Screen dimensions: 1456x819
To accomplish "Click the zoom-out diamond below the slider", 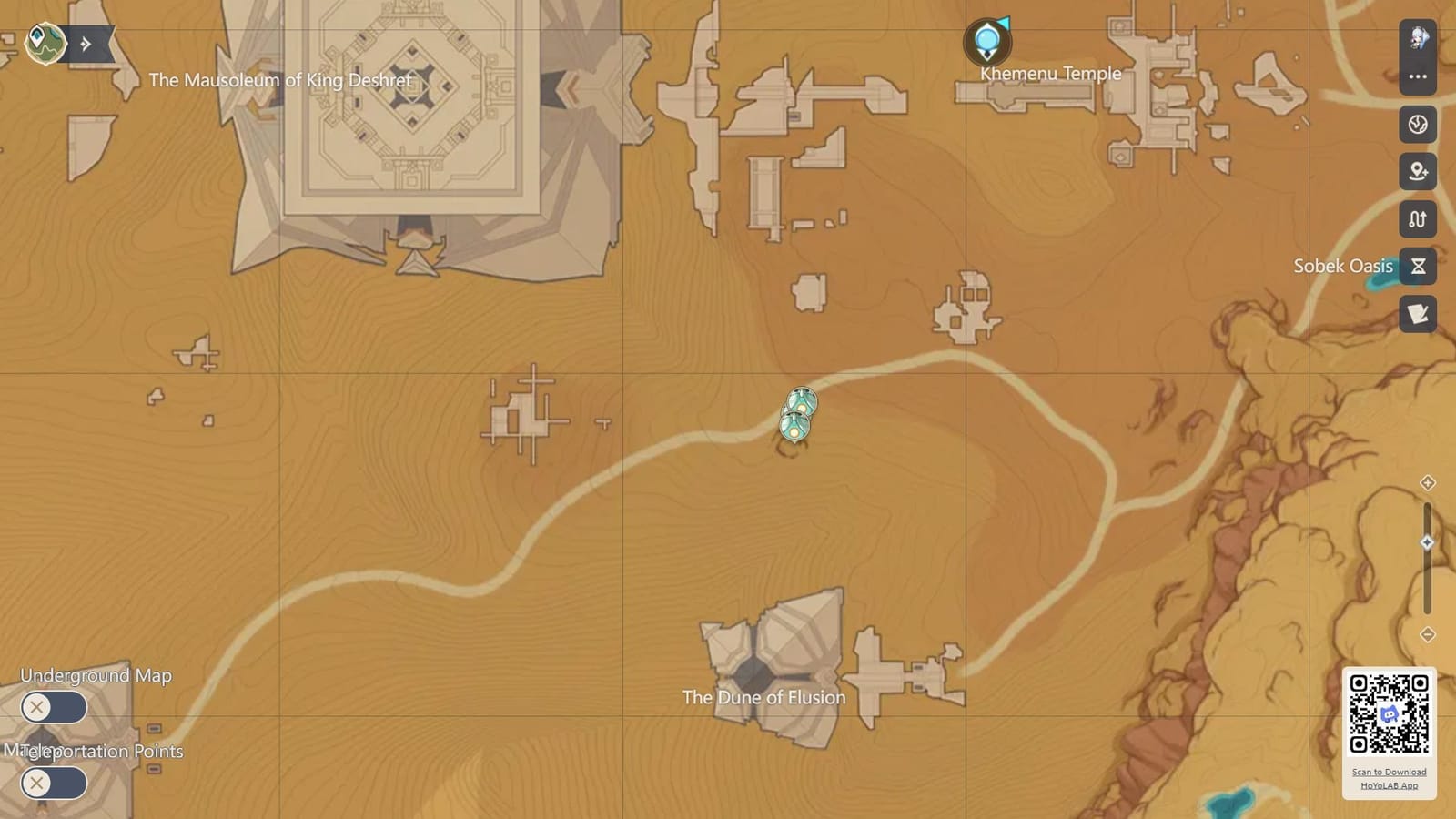I will click(x=1426, y=630).
